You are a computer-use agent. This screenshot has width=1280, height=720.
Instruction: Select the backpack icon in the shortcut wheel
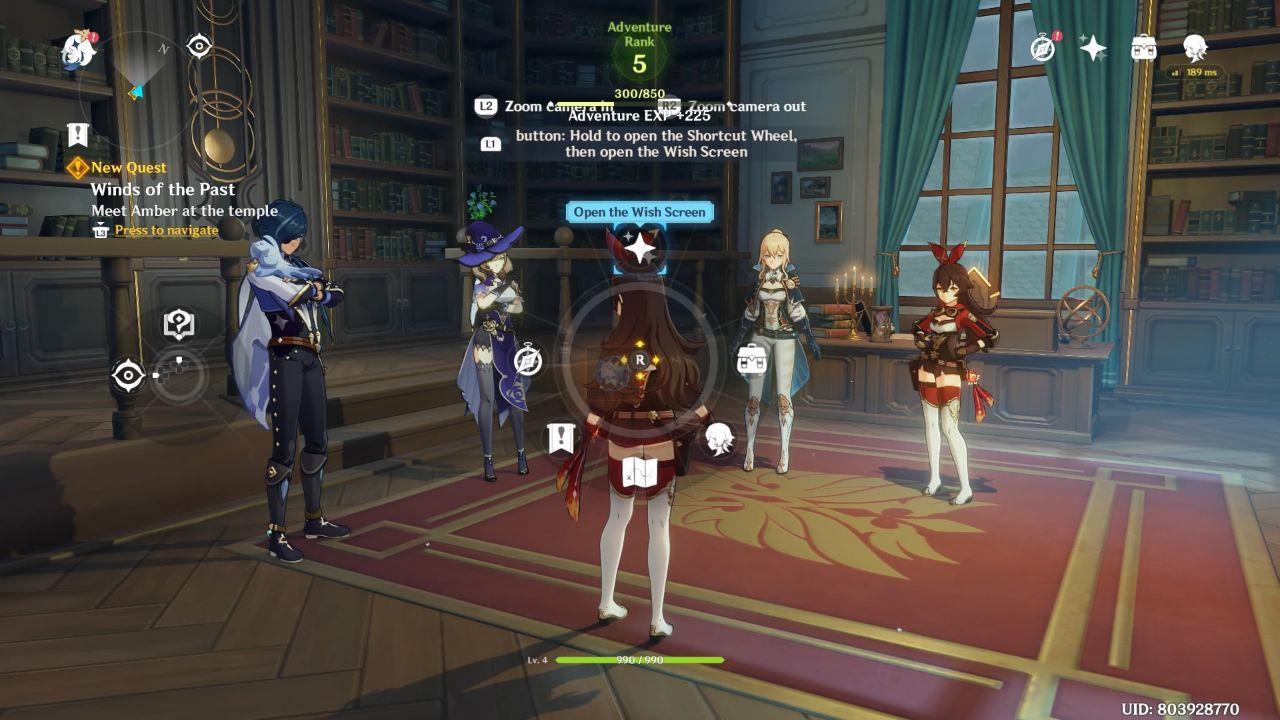tap(752, 358)
